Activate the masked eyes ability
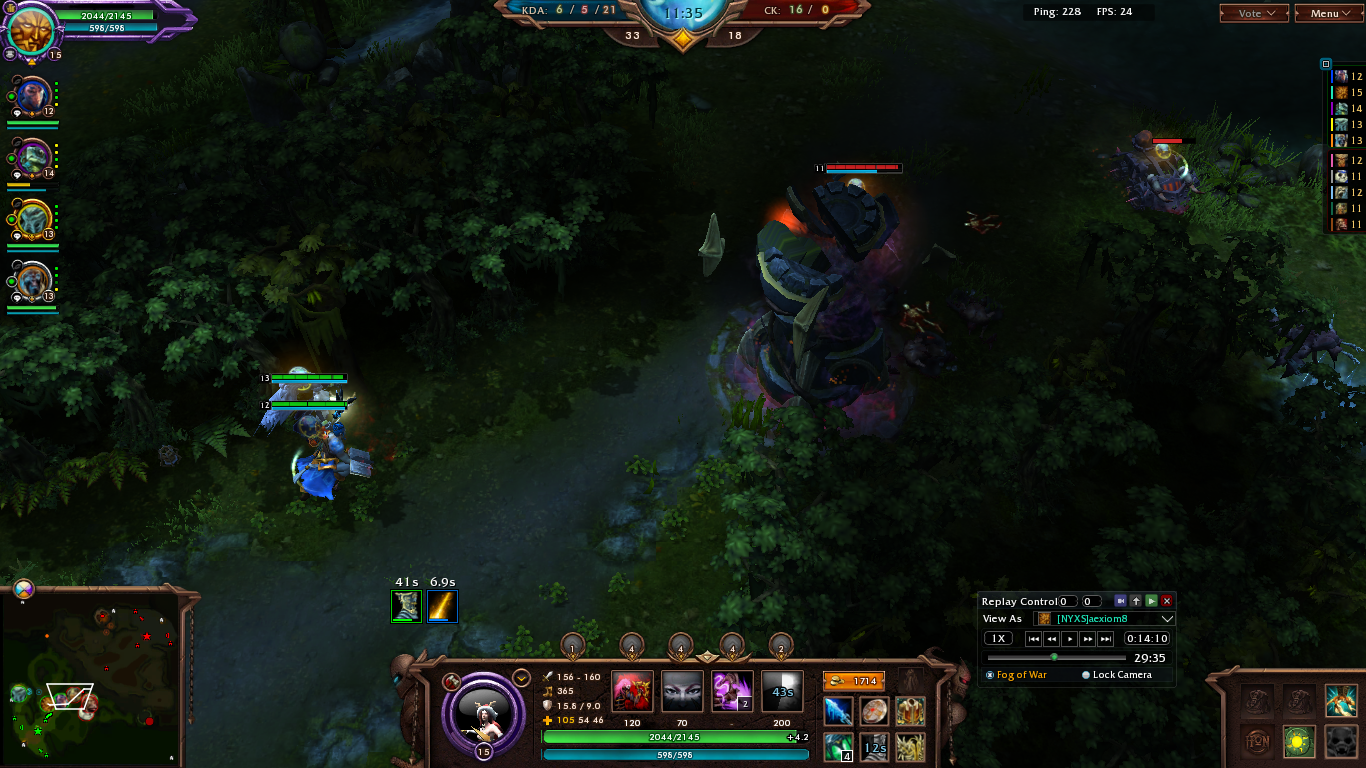 click(x=682, y=692)
